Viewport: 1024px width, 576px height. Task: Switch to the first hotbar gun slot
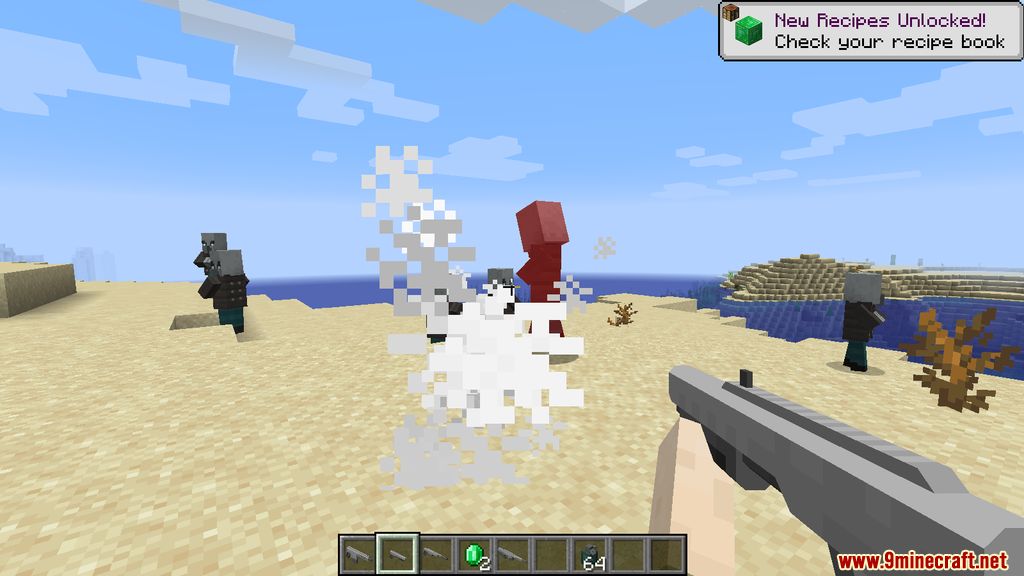[355, 553]
